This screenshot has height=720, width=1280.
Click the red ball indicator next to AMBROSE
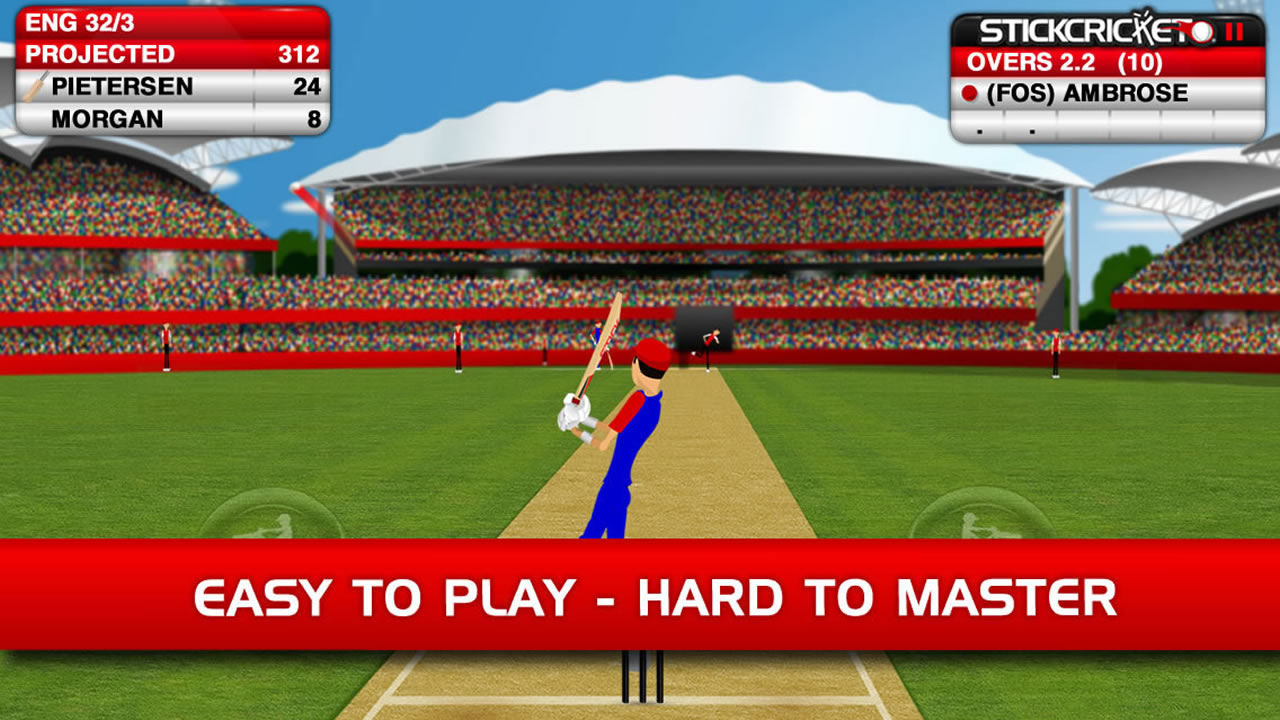coord(970,91)
